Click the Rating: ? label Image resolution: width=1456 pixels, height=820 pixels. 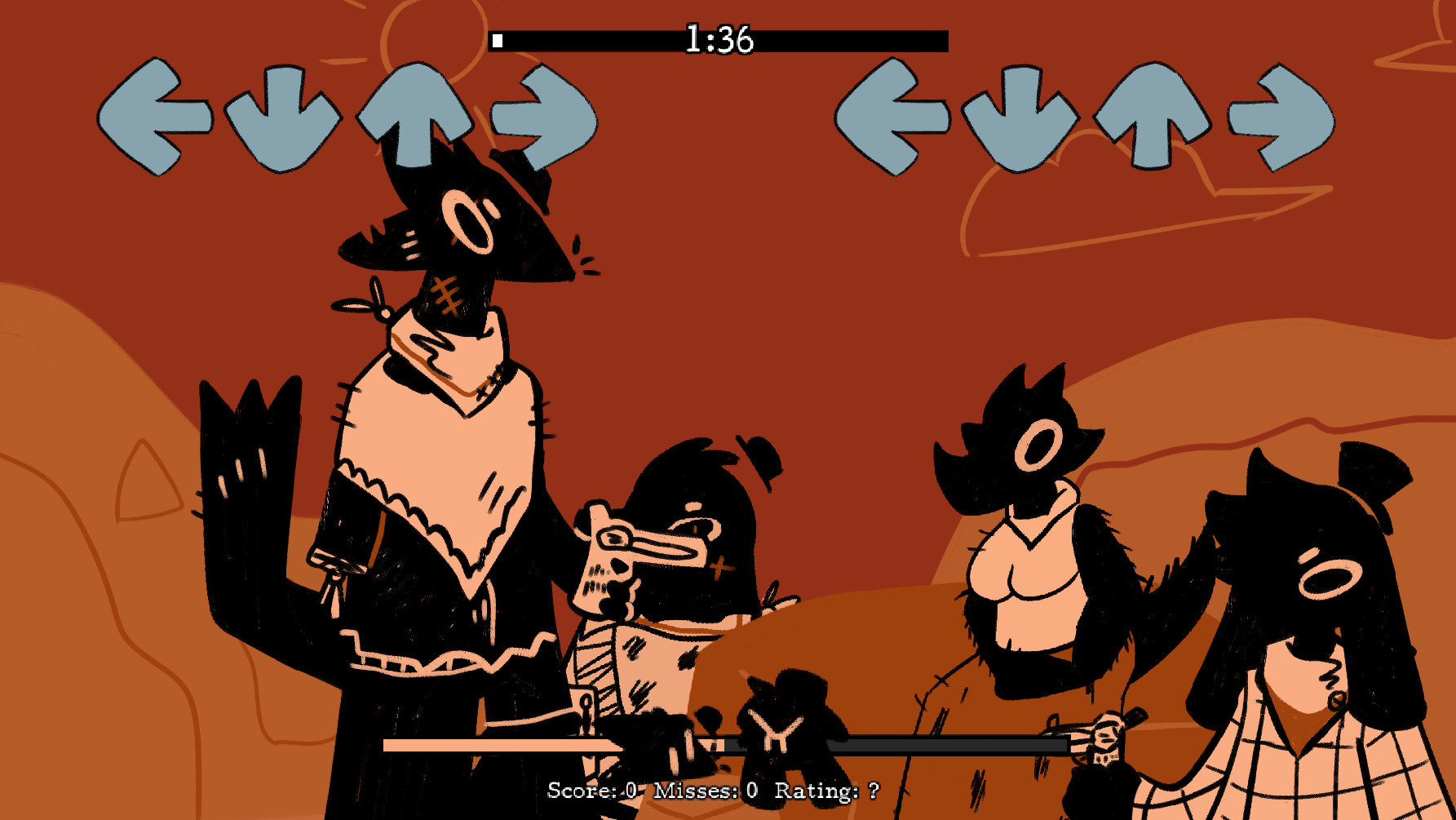(x=824, y=790)
